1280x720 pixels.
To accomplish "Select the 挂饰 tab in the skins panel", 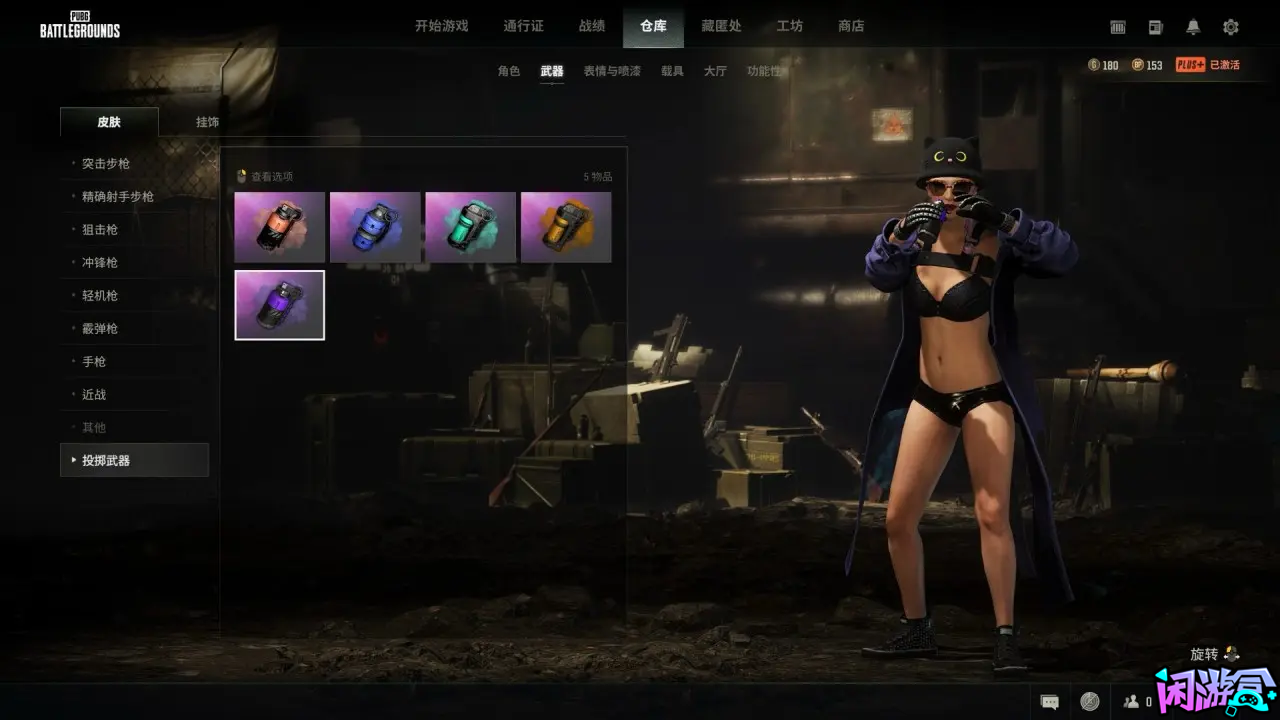I will pyautogui.click(x=205, y=122).
